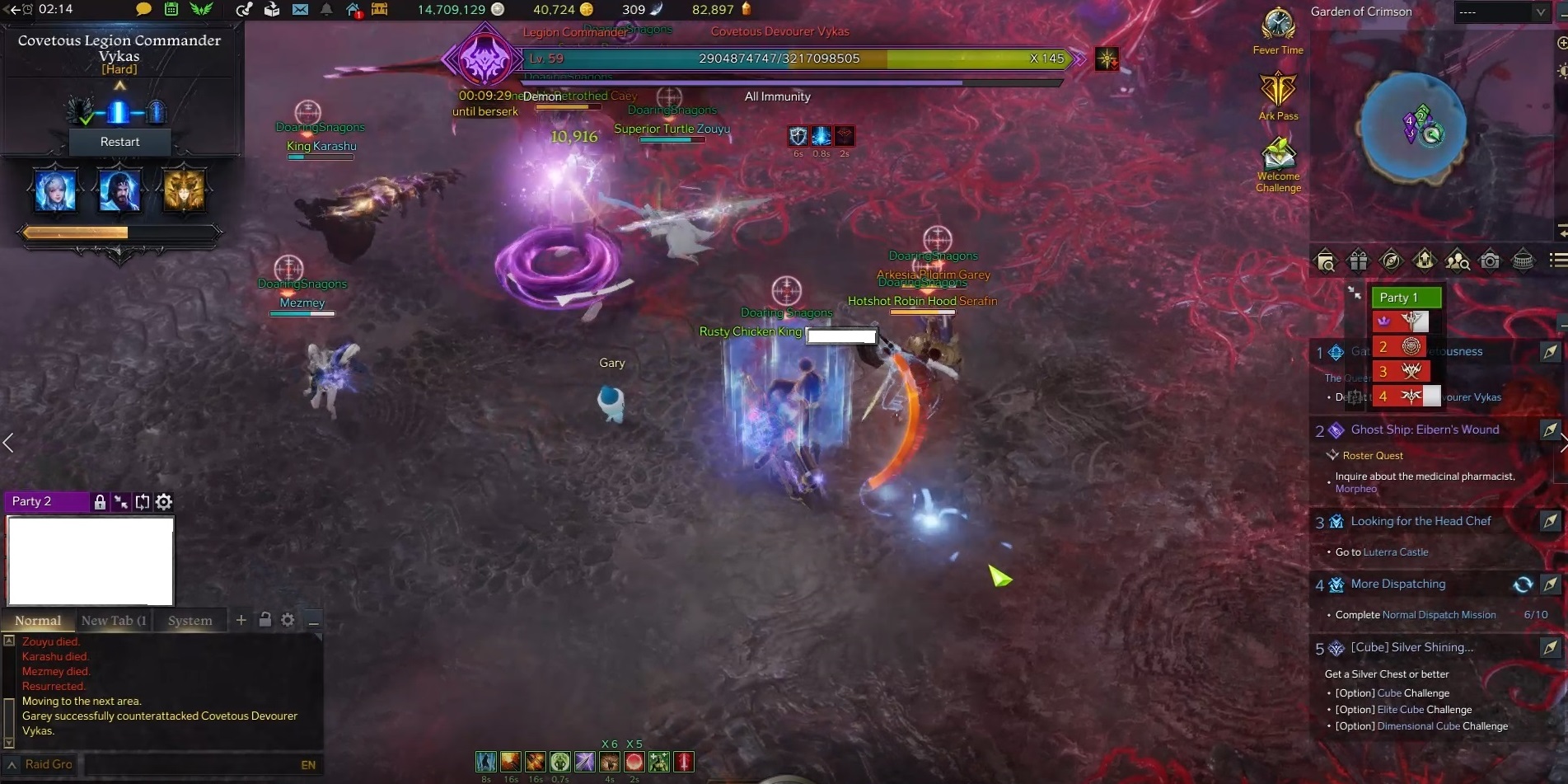Image resolution: width=1568 pixels, height=784 pixels.
Task: Toggle the lock on the Party 2 frame
Action: [99, 501]
